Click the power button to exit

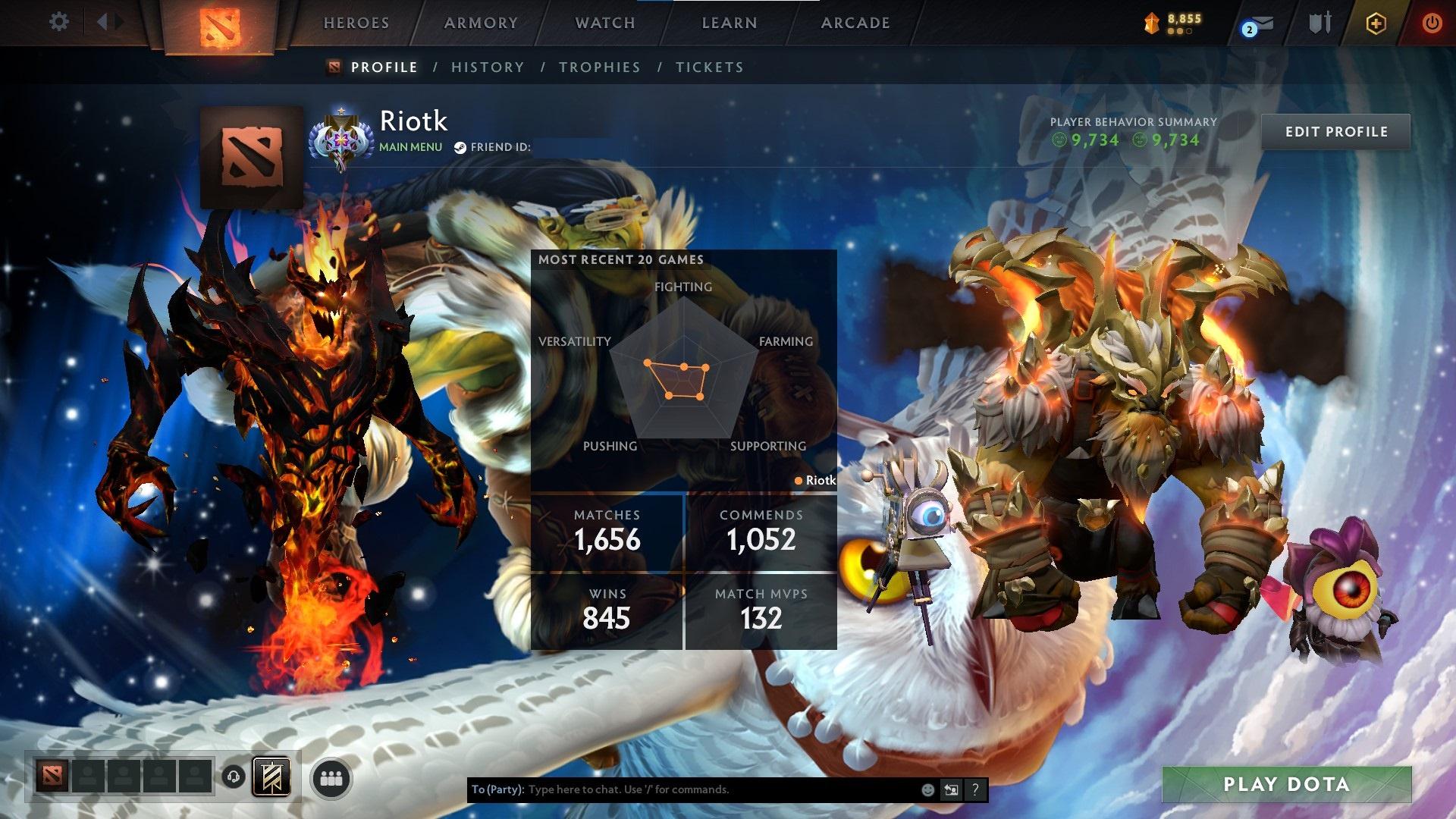[1432, 24]
